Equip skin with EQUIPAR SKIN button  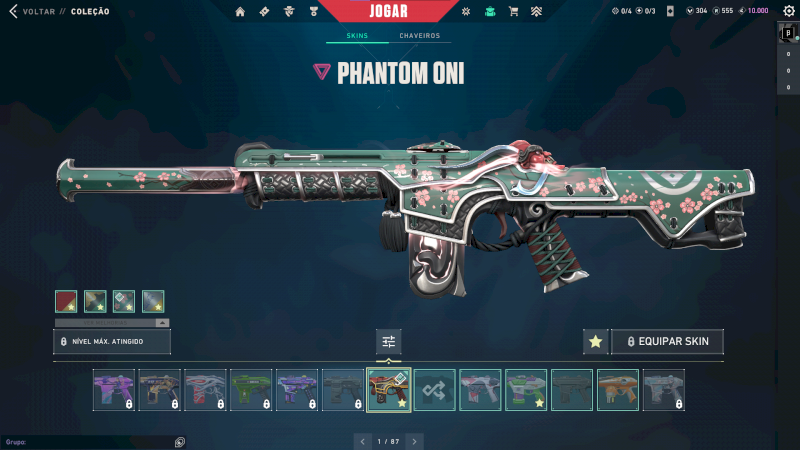(667, 341)
